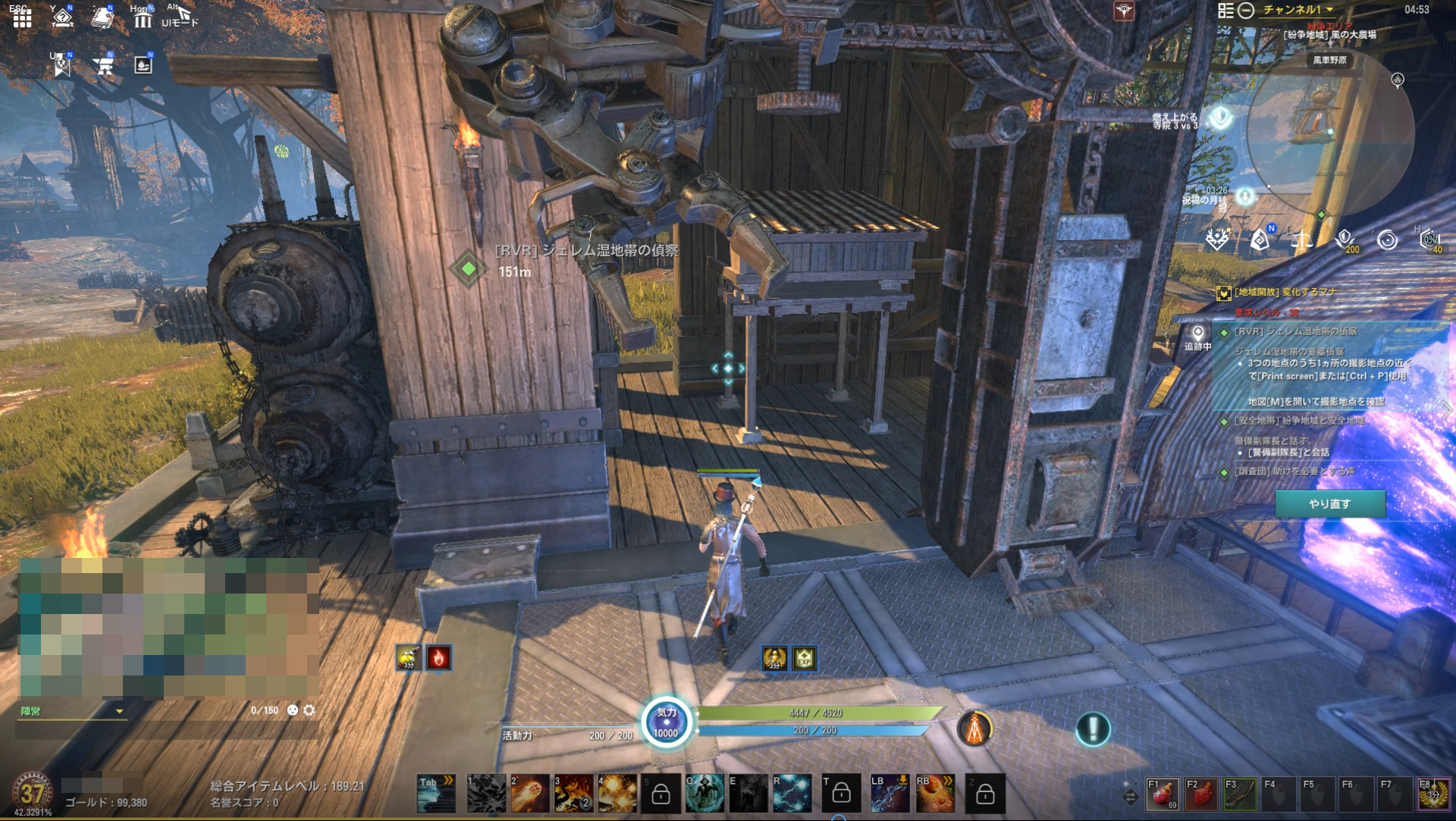Open the crafting anvil icon

click(x=104, y=66)
